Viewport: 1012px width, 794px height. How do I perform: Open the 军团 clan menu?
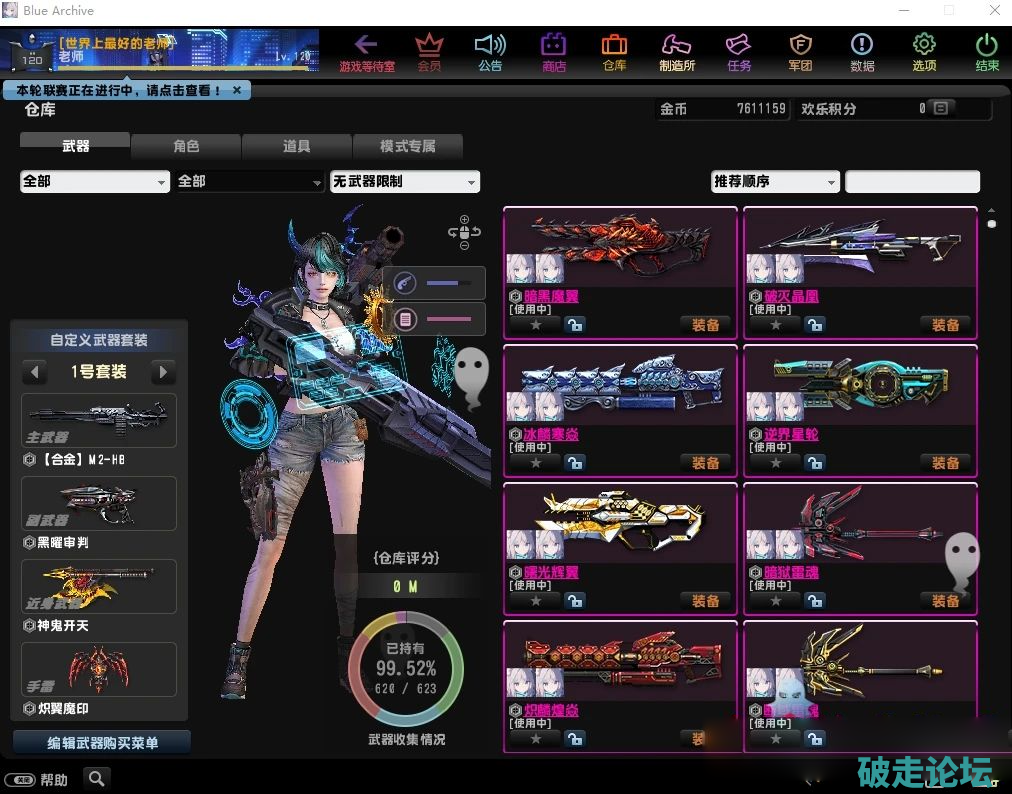pos(800,52)
